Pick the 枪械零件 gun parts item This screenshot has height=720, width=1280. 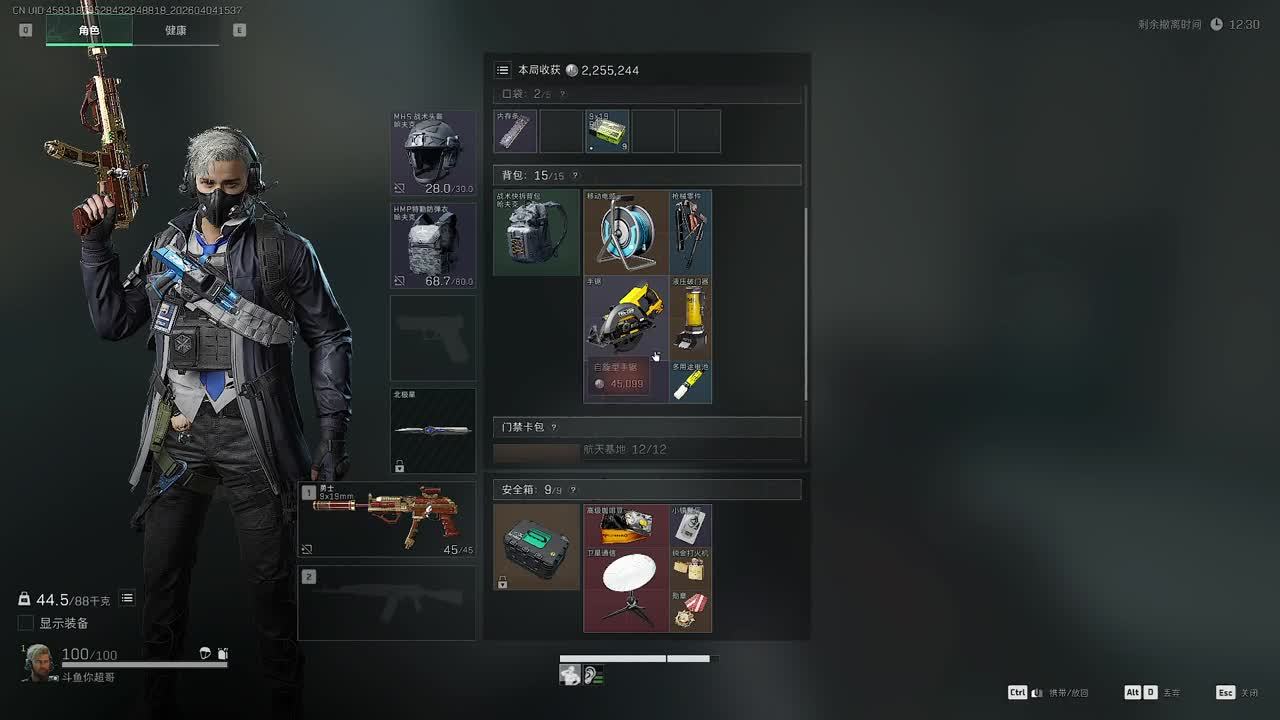(691, 232)
